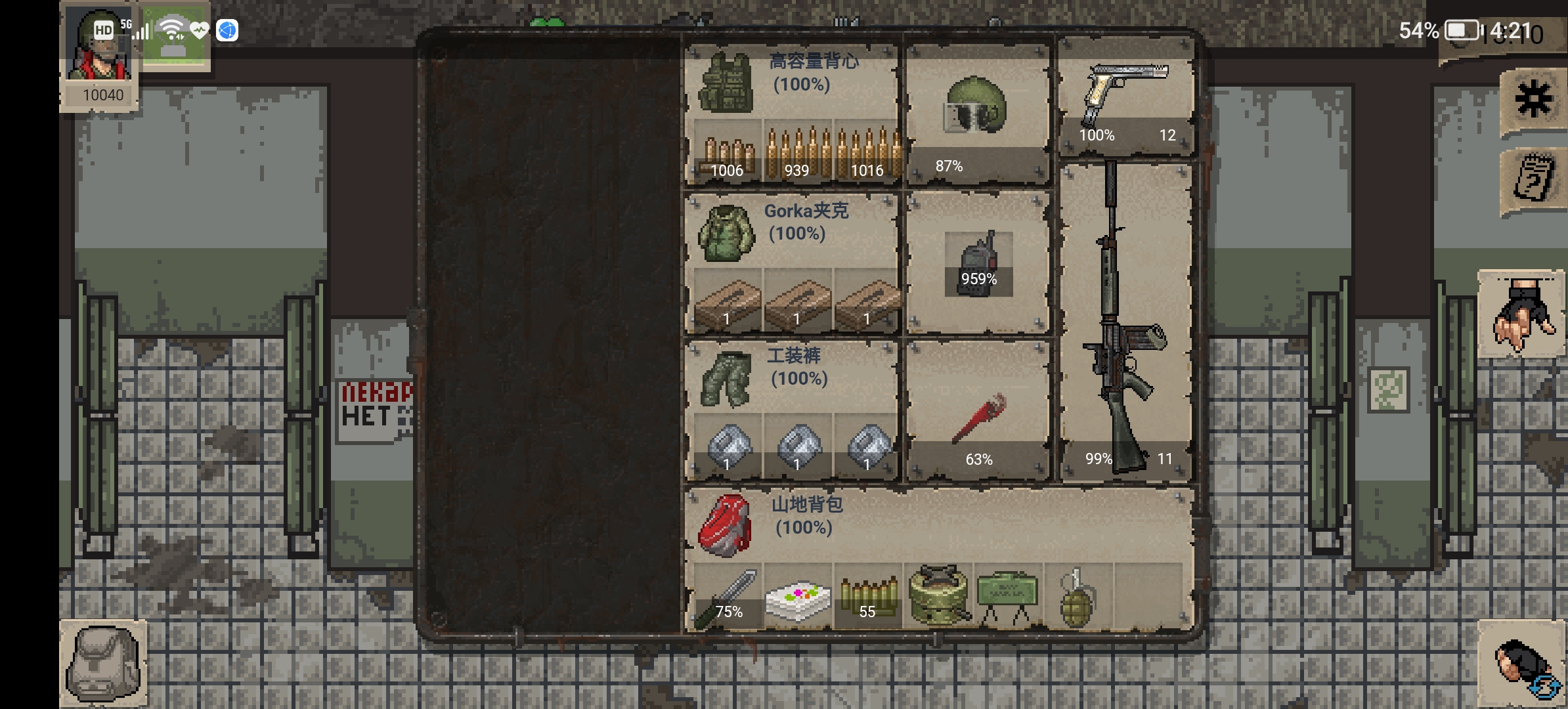1568x709 pixels.
Task: Close the inventory with the backpack button
Action: (x=103, y=663)
